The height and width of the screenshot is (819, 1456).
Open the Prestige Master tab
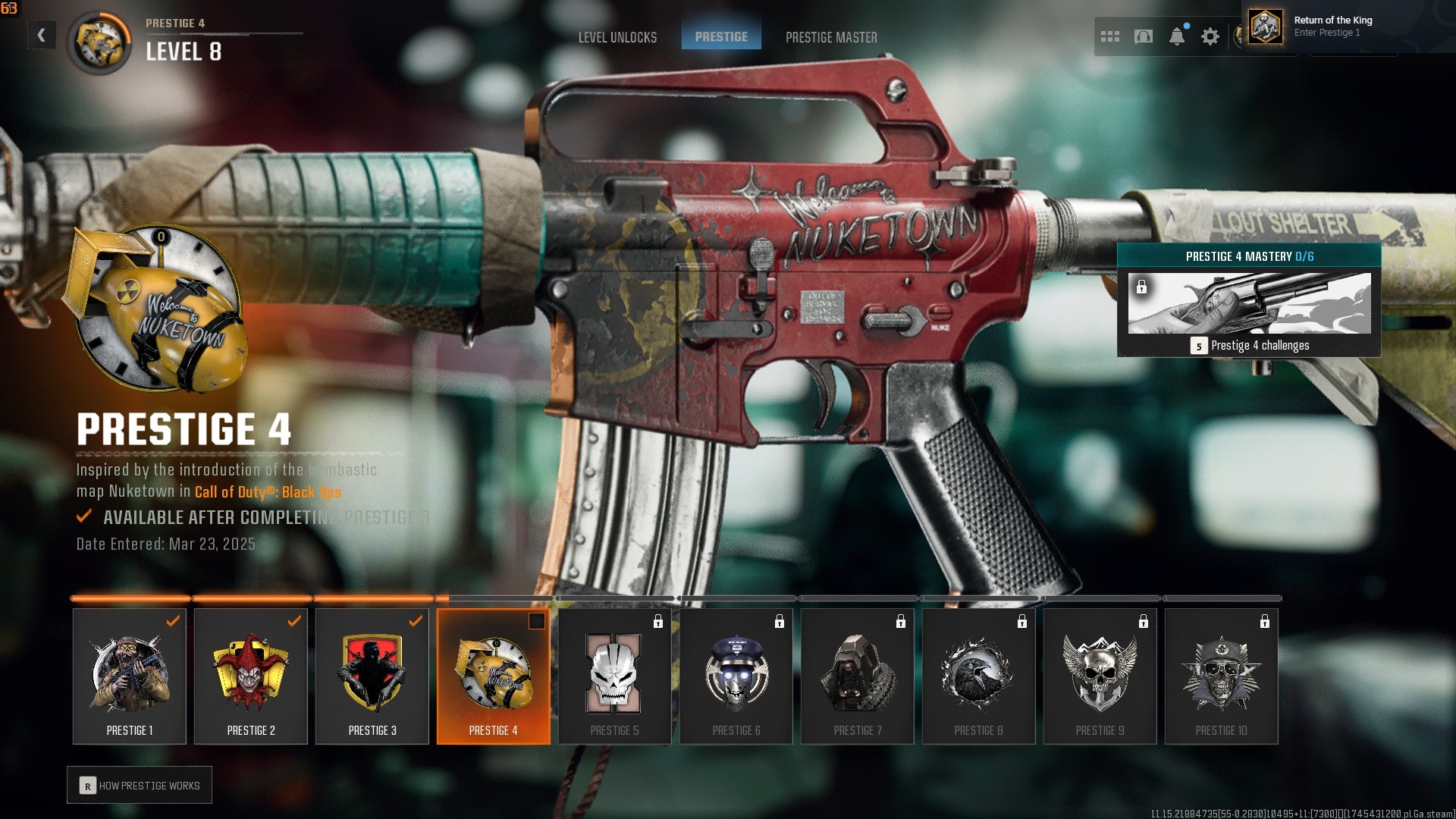tap(831, 37)
